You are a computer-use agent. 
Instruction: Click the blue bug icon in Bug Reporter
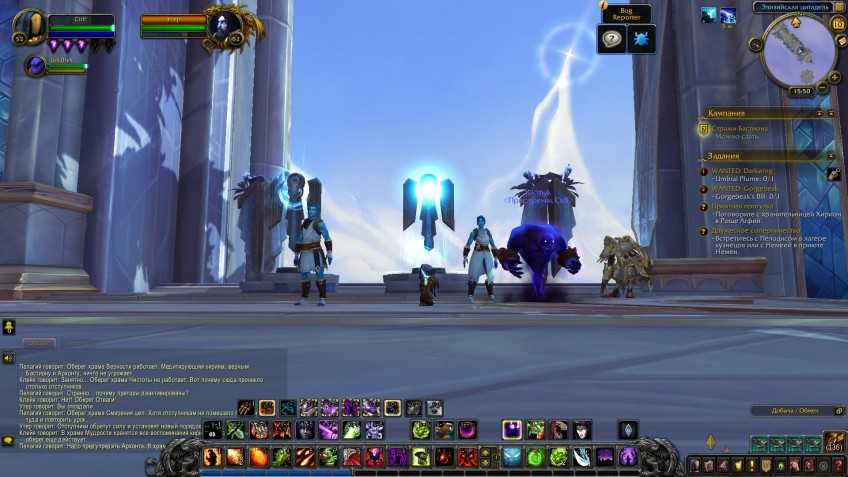(x=638, y=39)
